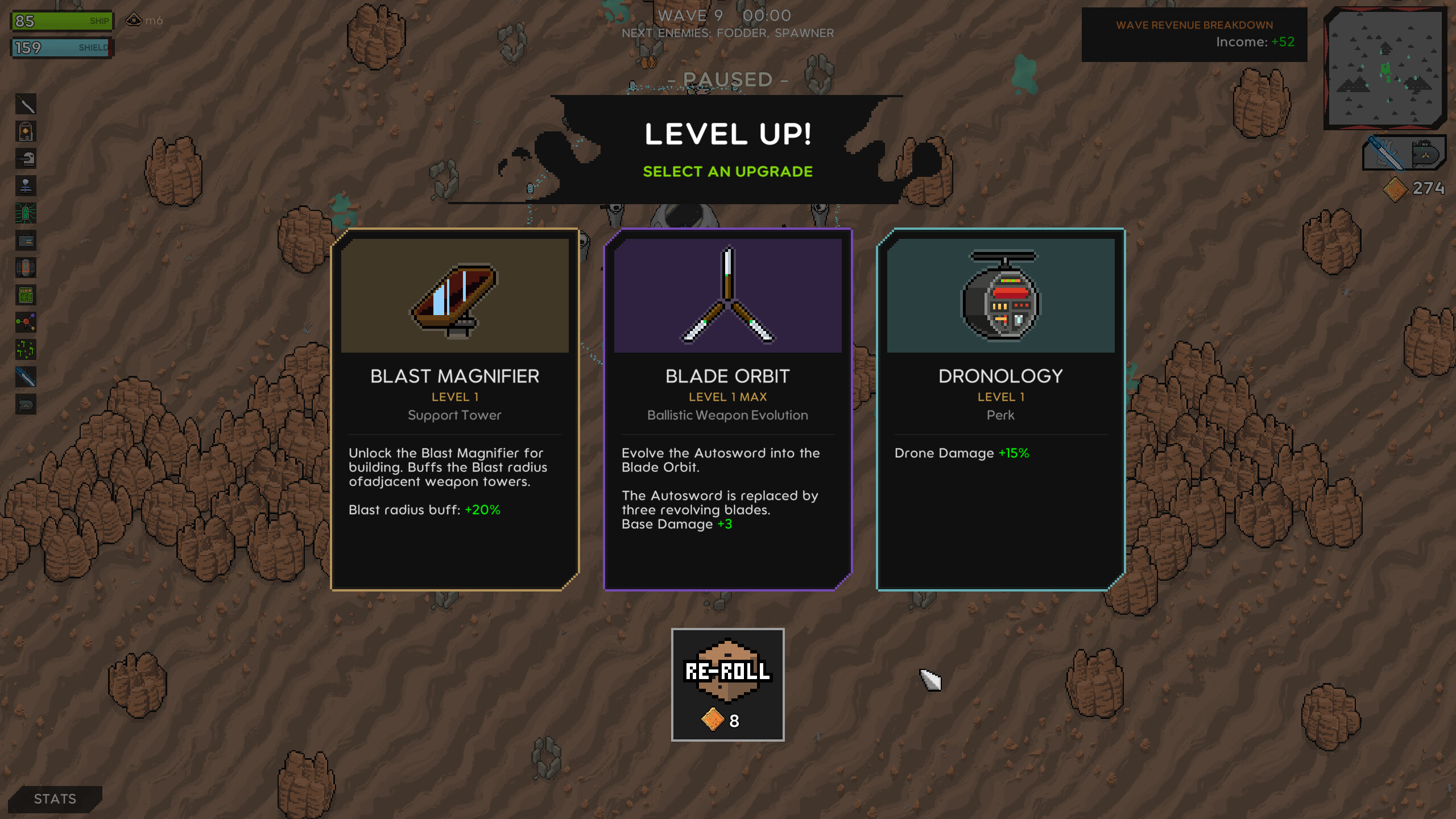The width and height of the screenshot is (1456, 819).
Task: Open the STATS panel in the bottom left
Action: coord(55,799)
